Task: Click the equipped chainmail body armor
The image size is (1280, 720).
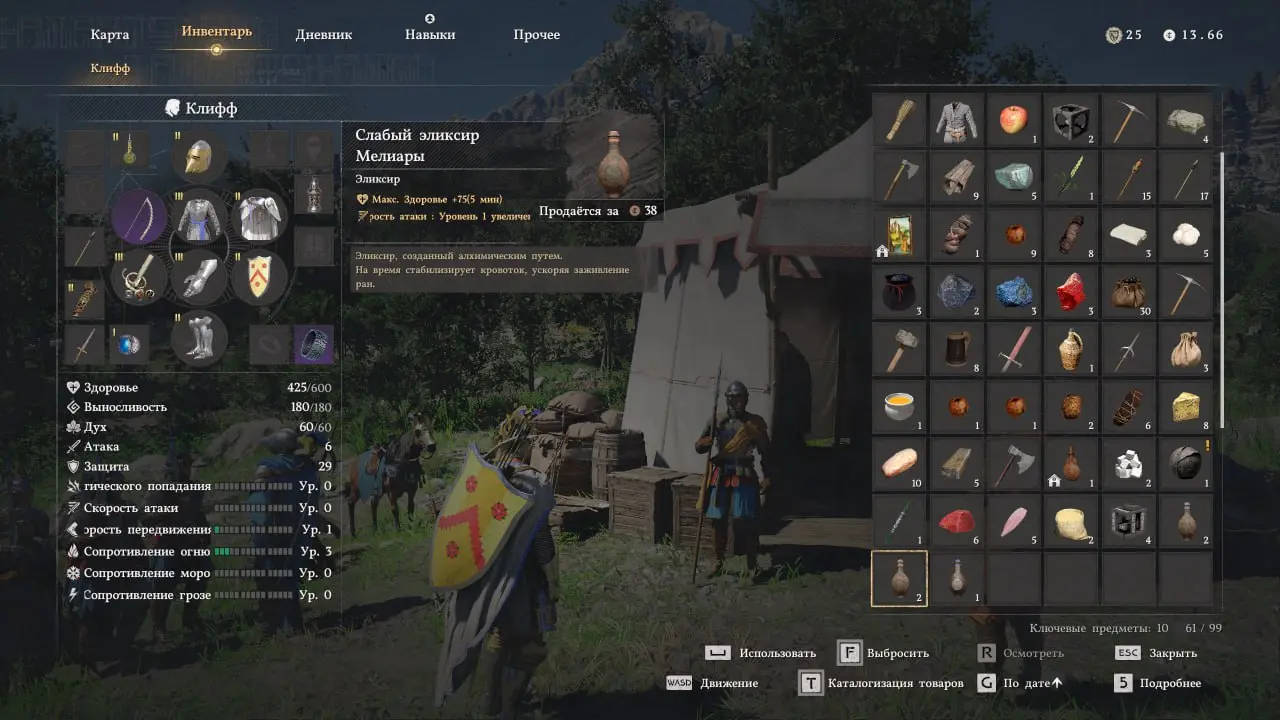Action: [x=200, y=217]
